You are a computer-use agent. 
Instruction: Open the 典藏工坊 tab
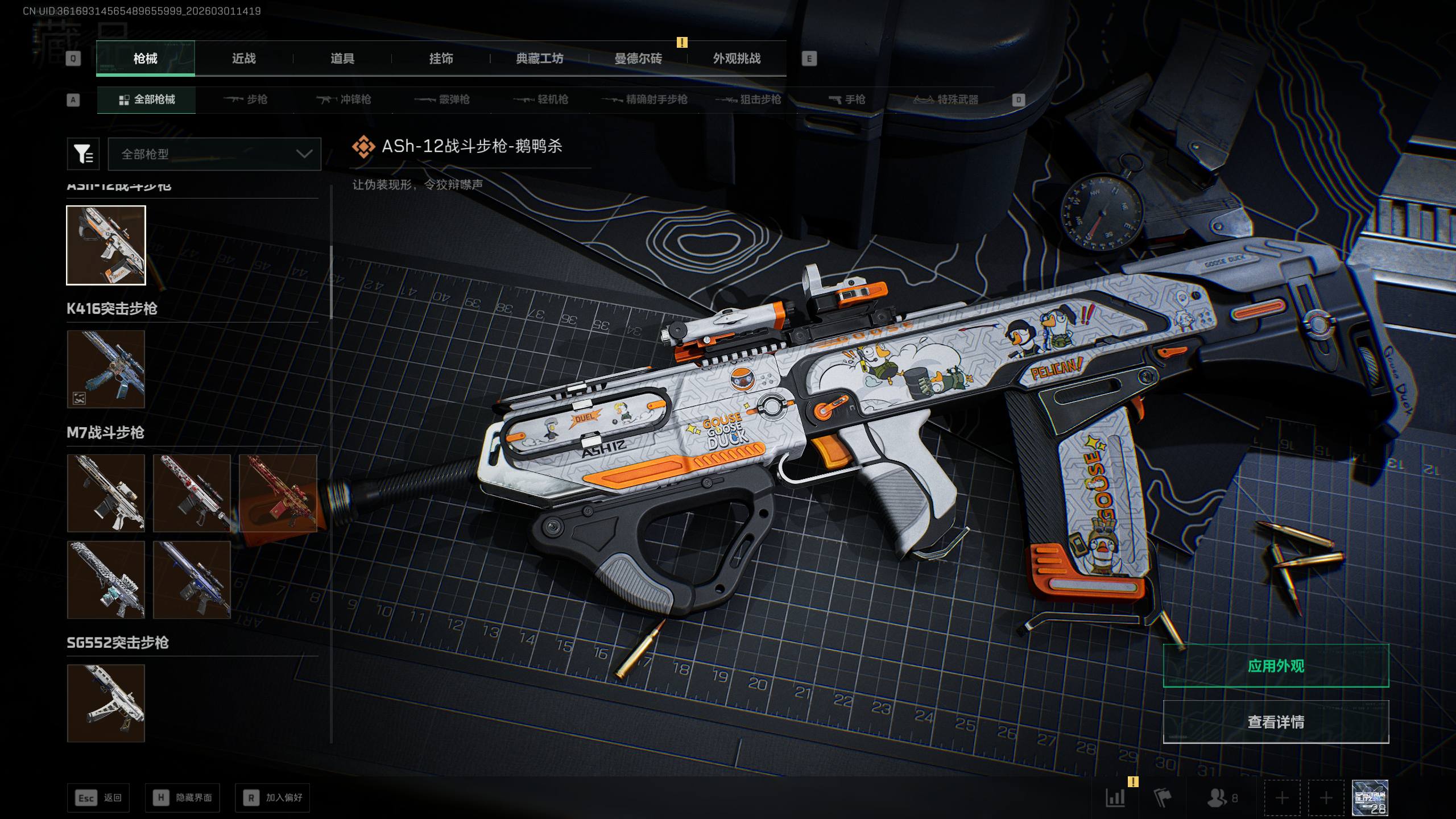point(539,59)
